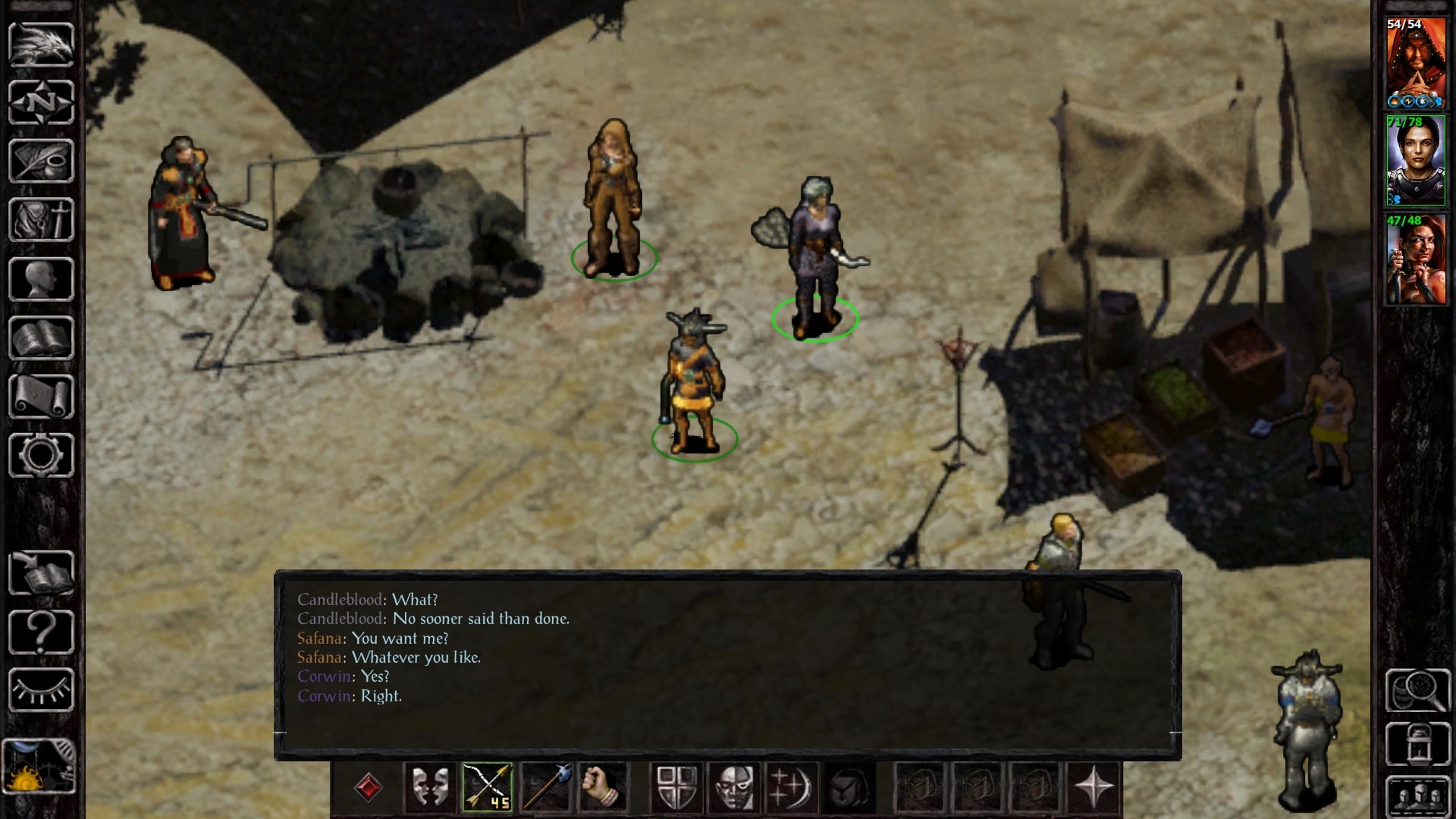Open the inventory screen
This screenshot has width=1456, height=819.
coord(42,219)
